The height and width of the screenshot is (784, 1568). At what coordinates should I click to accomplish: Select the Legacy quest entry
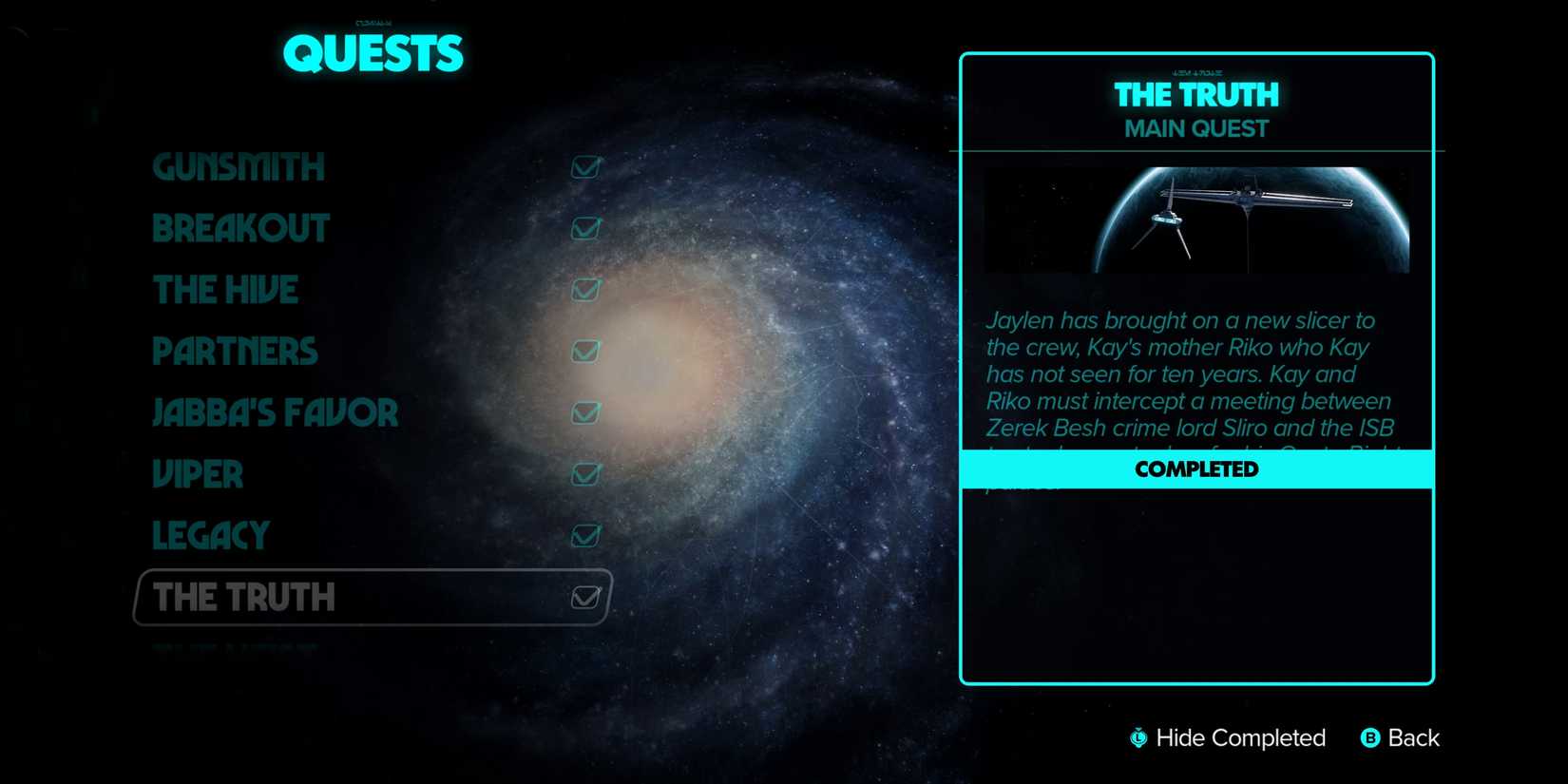click(x=210, y=536)
